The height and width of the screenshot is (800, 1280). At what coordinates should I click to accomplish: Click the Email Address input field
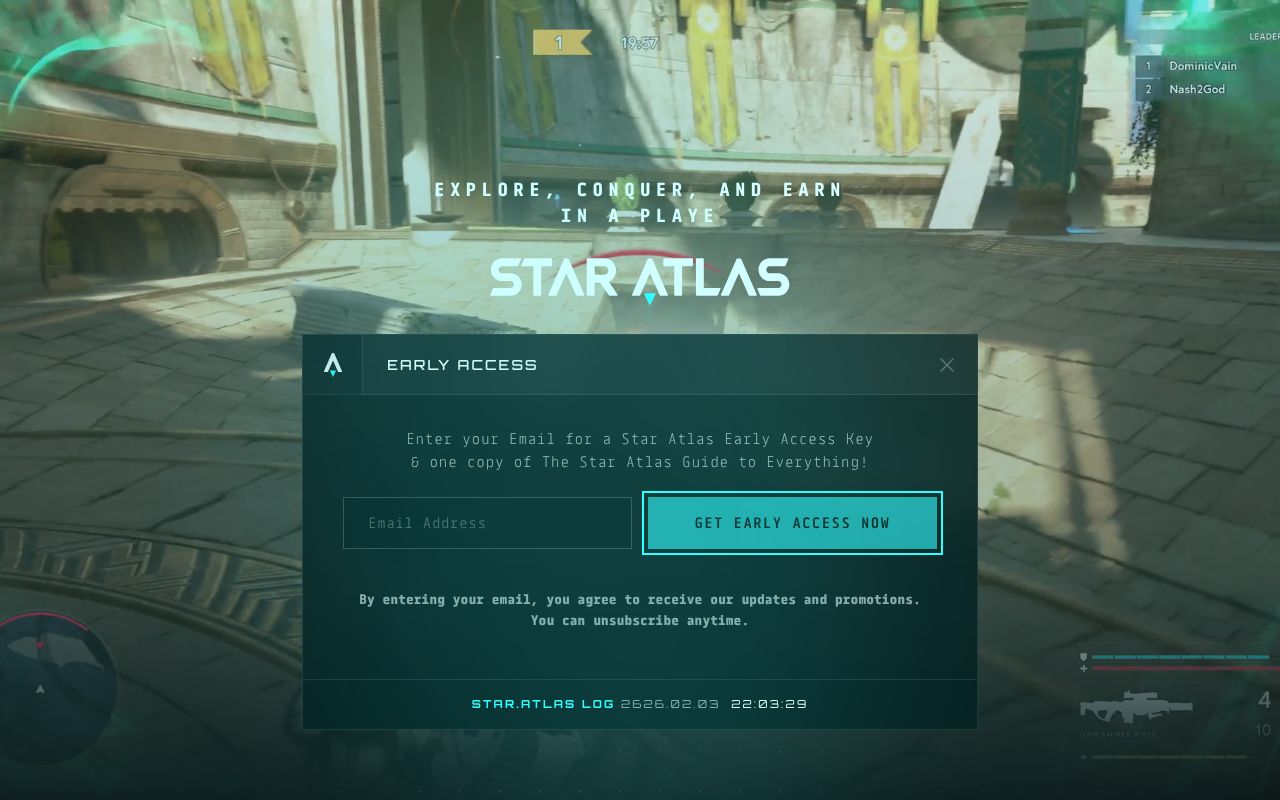pos(487,523)
